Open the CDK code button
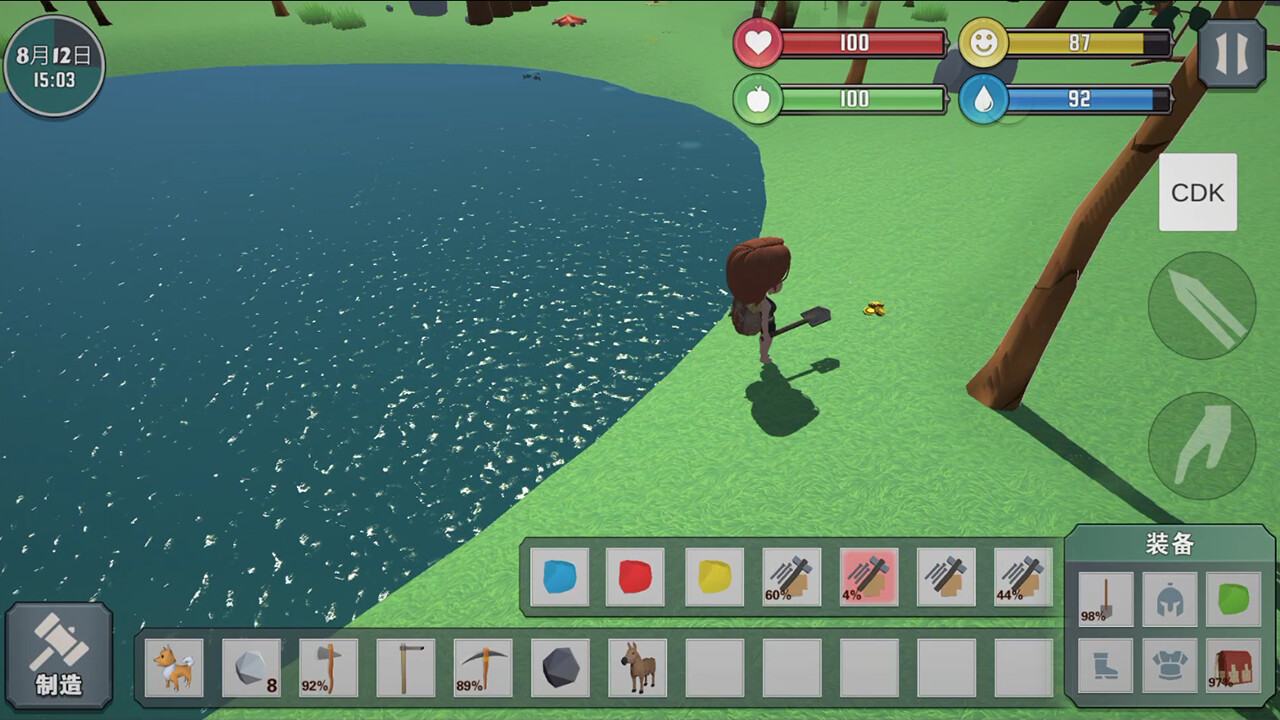The width and height of the screenshot is (1280, 720). [x=1198, y=192]
